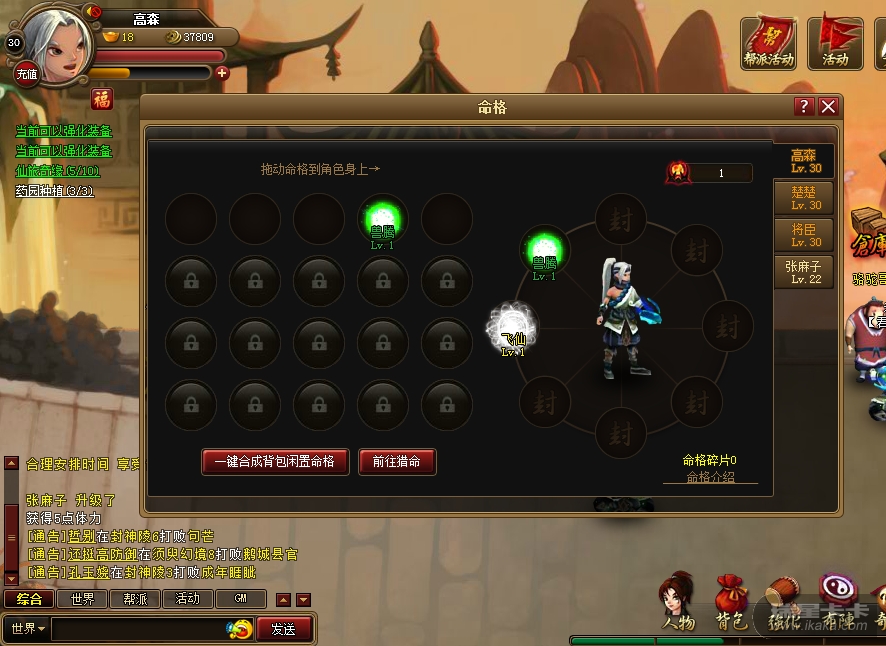Select the 飞仙 orb equipped on the wheel
The image size is (886, 646).
513,327
